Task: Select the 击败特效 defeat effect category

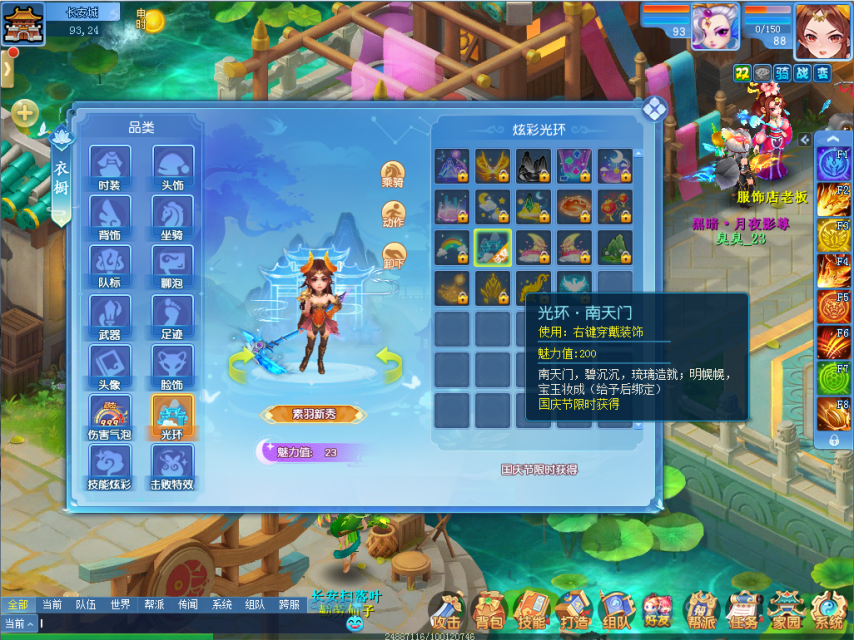Action: tap(172, 466)
